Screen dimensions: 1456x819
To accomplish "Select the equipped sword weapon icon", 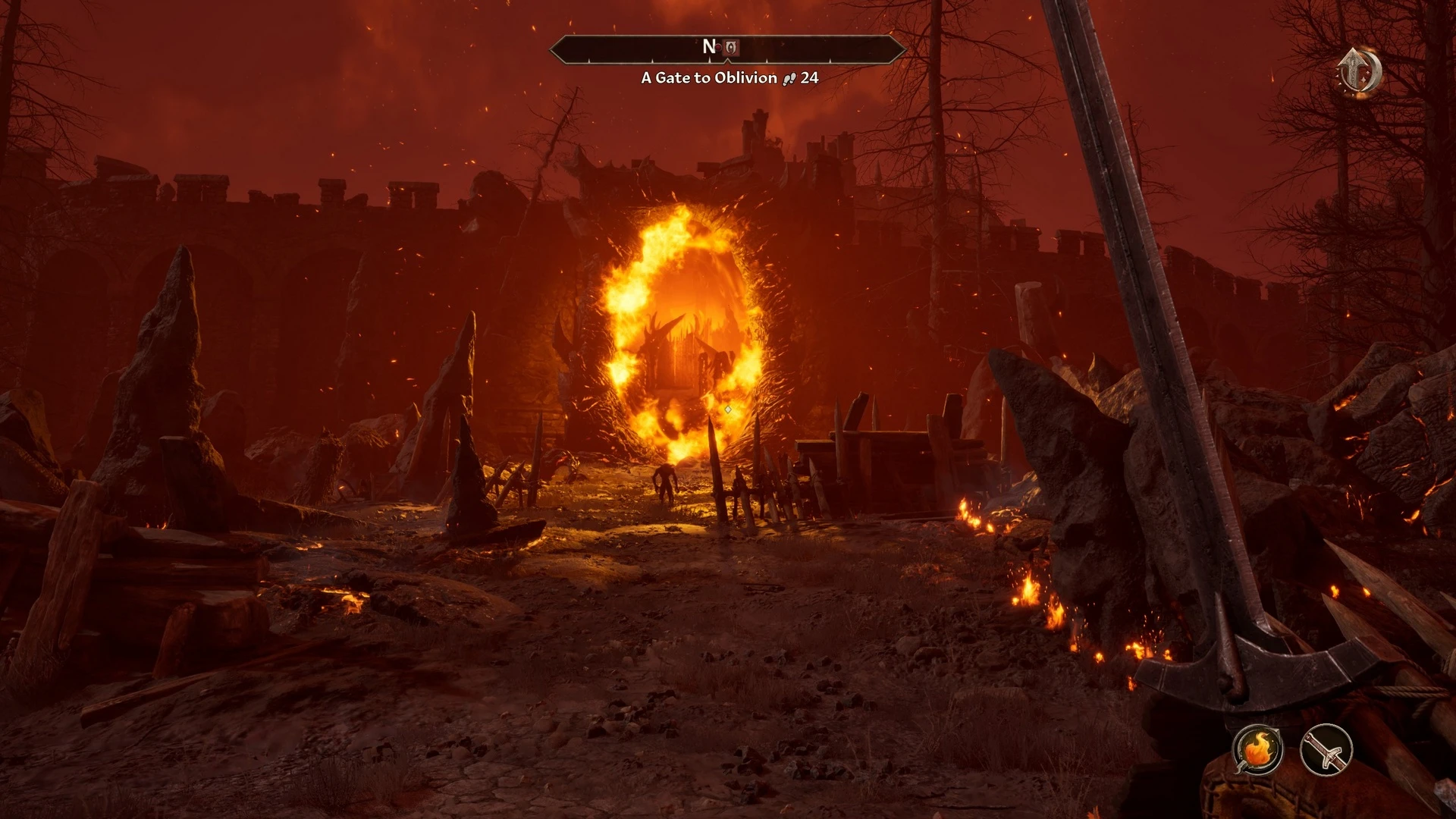I will 1326,750.
